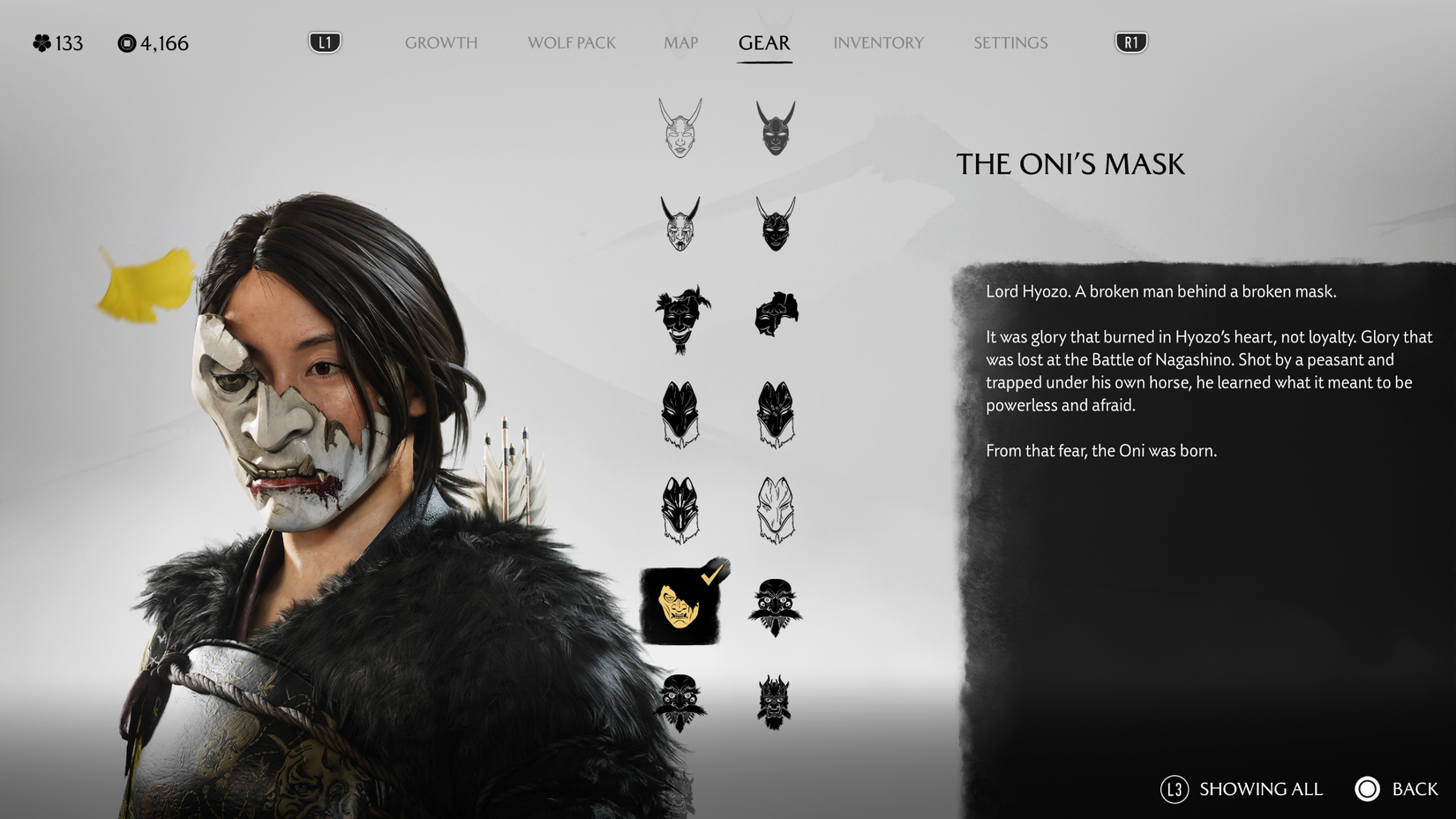
Task: Click the Back circle button
Action: click(x=1368, y=789)
